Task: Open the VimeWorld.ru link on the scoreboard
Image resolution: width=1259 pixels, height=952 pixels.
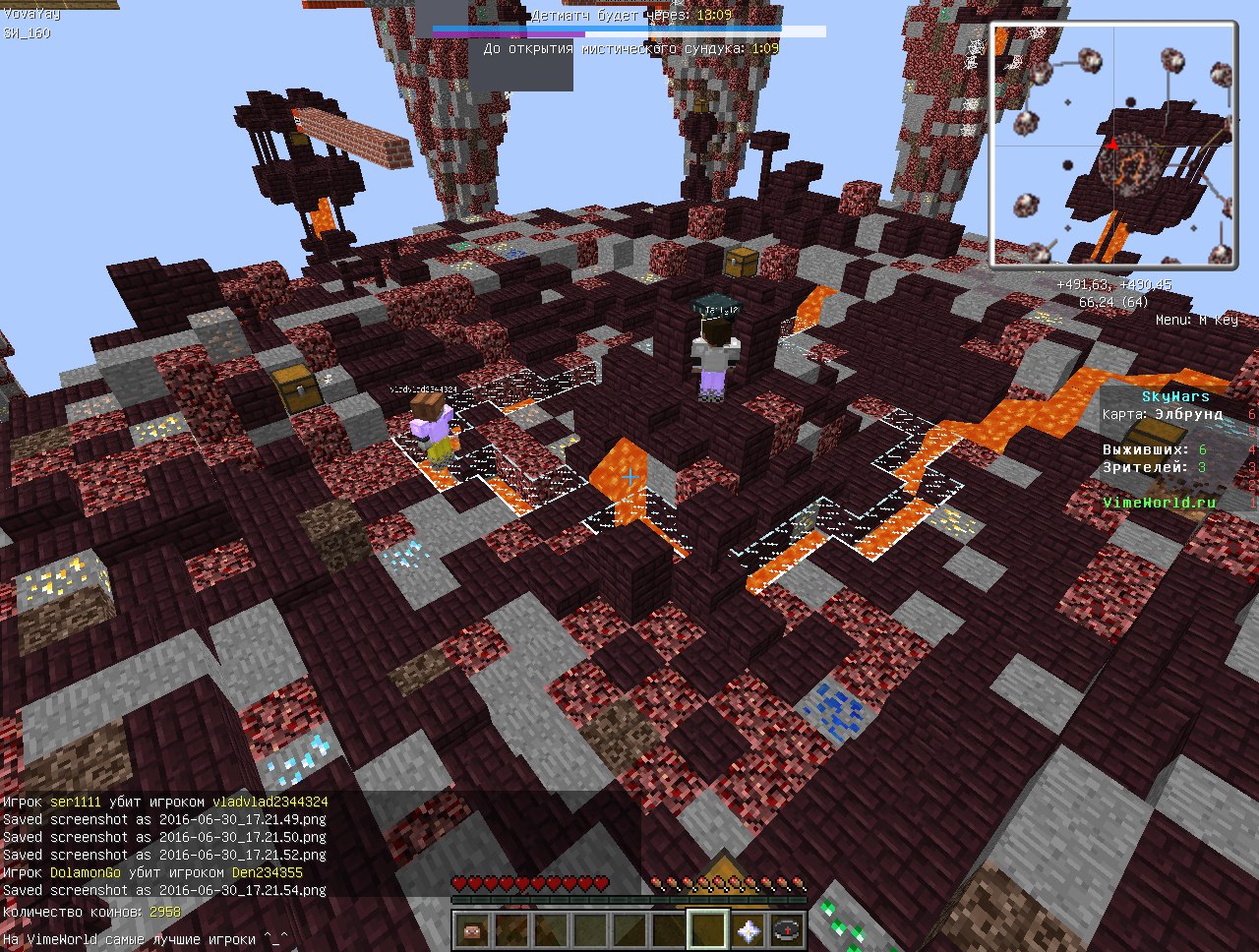Action: pos(1158,501)
